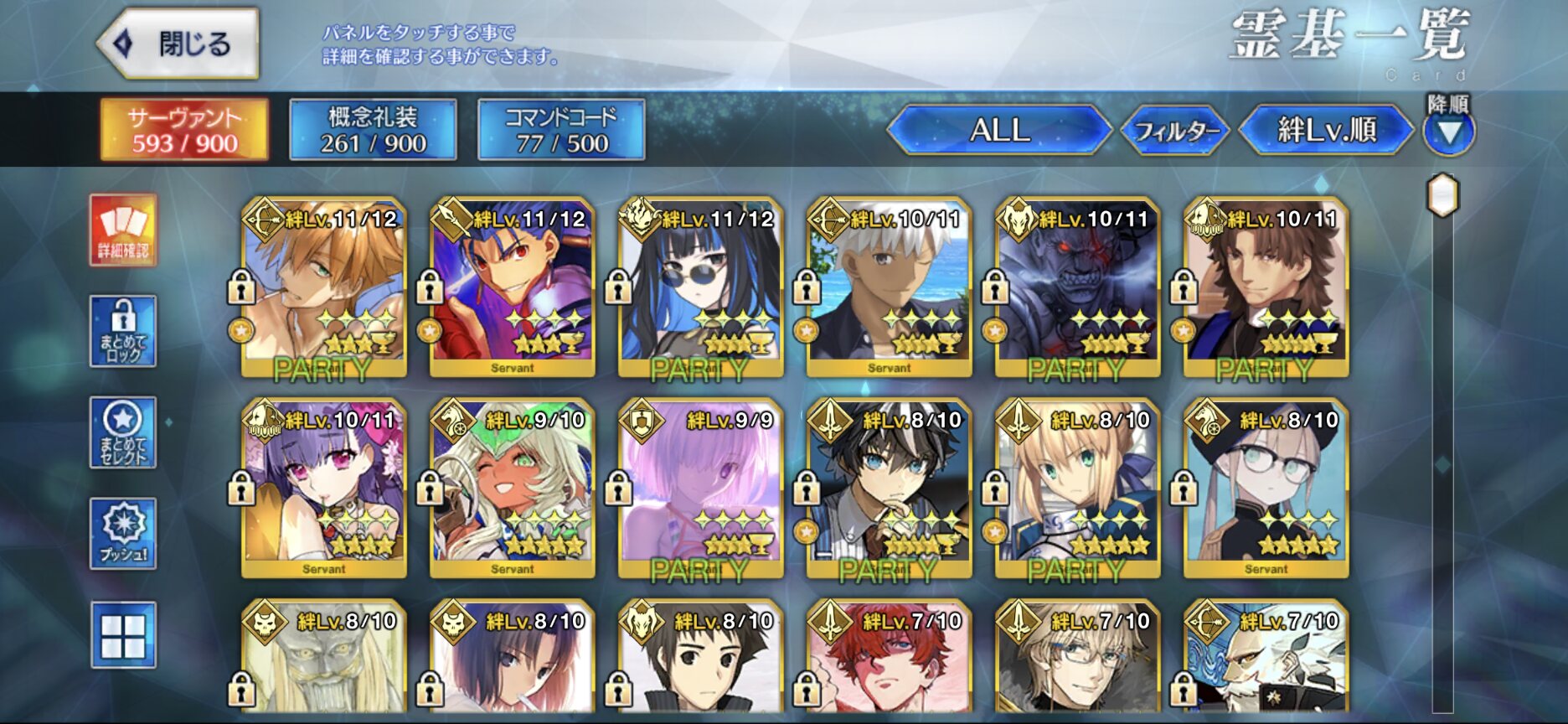1568x724 pixels.
Task: Select the まとめてロック bulk lock button
Action: (123, 331)
